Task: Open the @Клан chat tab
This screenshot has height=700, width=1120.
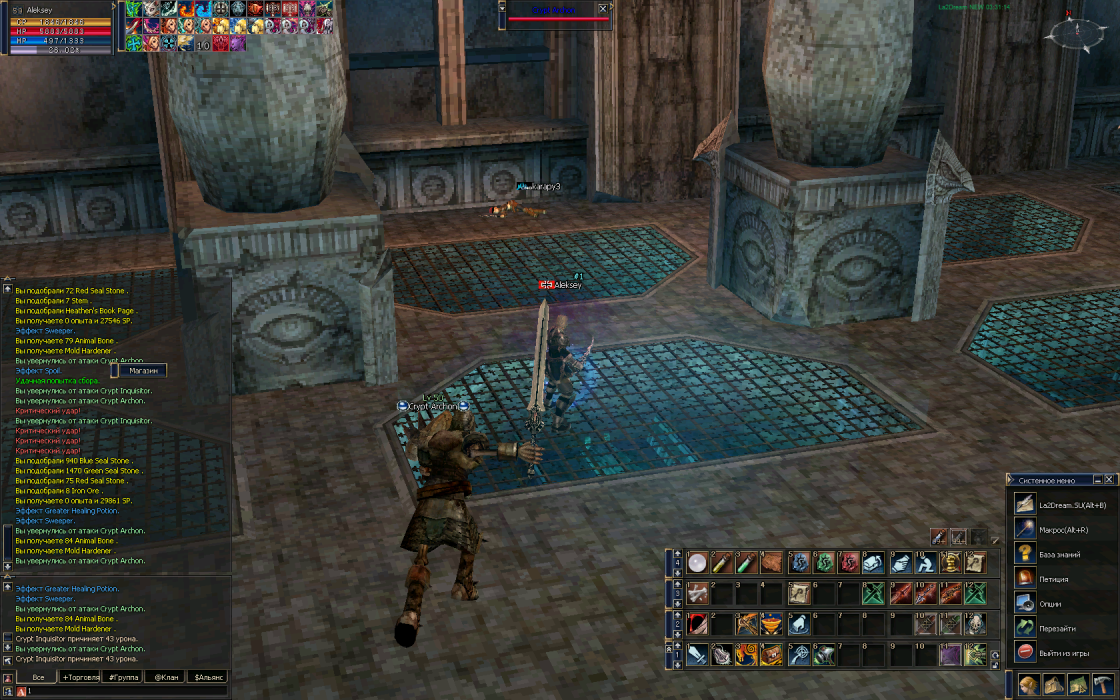Action: tap(165, 678)
